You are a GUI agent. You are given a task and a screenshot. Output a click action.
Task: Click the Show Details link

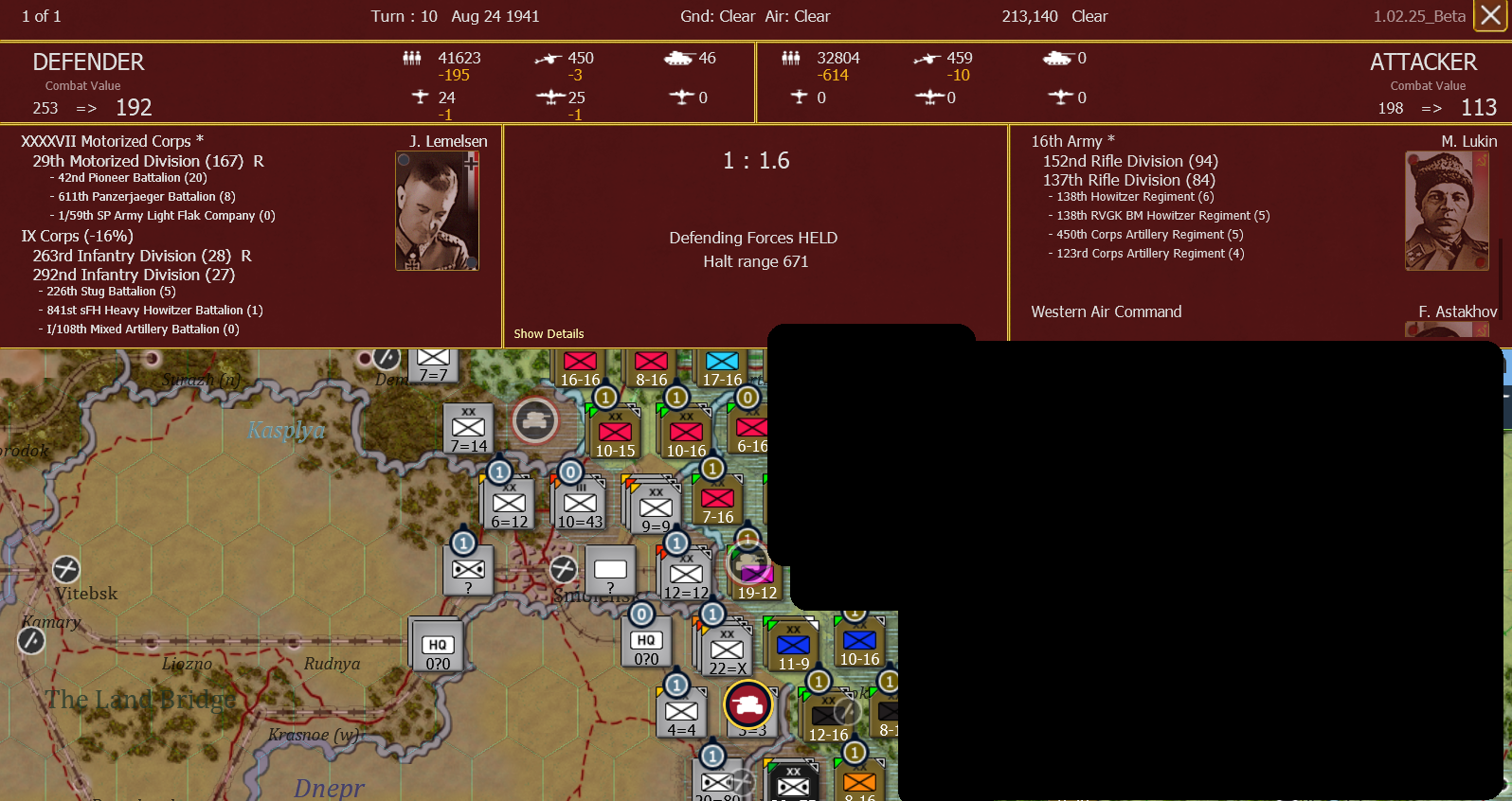549,333
